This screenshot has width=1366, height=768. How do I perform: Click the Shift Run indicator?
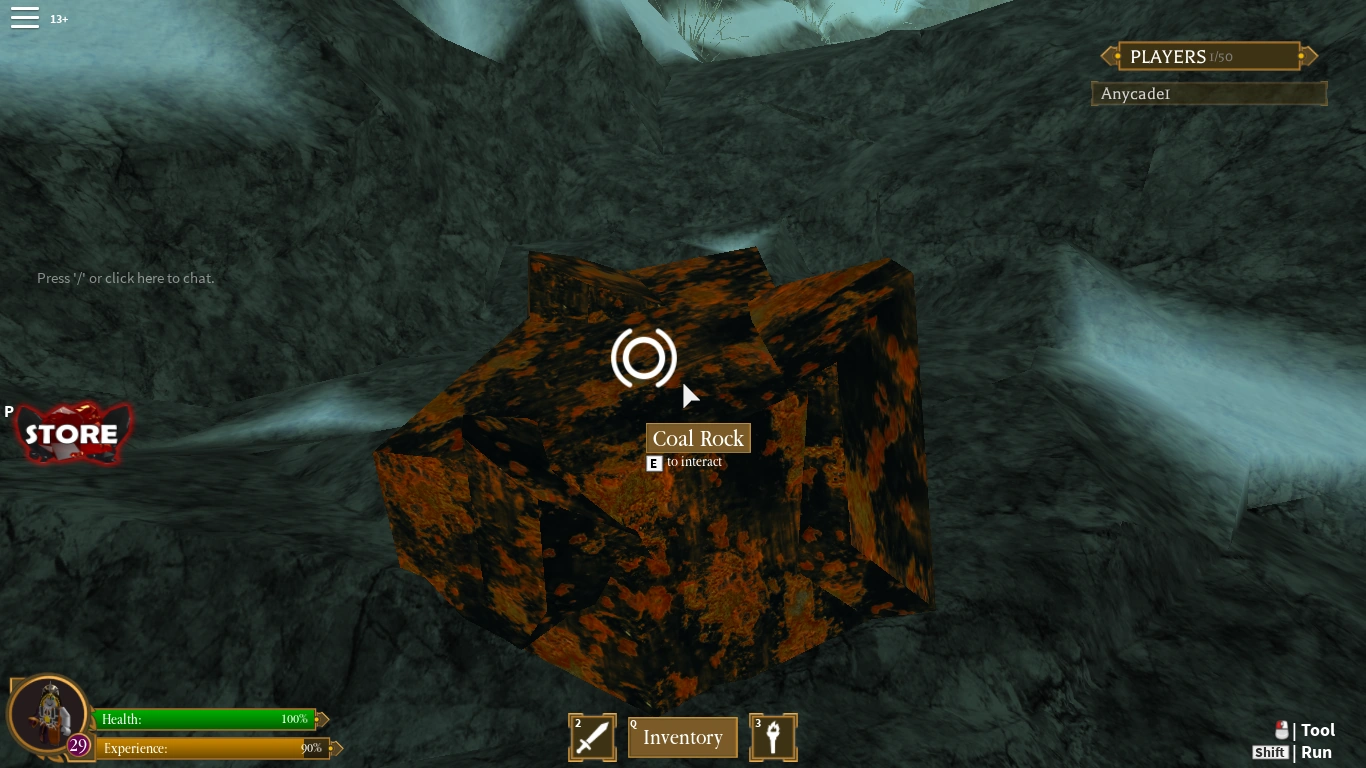pyautogui.click(x=1270, y=752)
